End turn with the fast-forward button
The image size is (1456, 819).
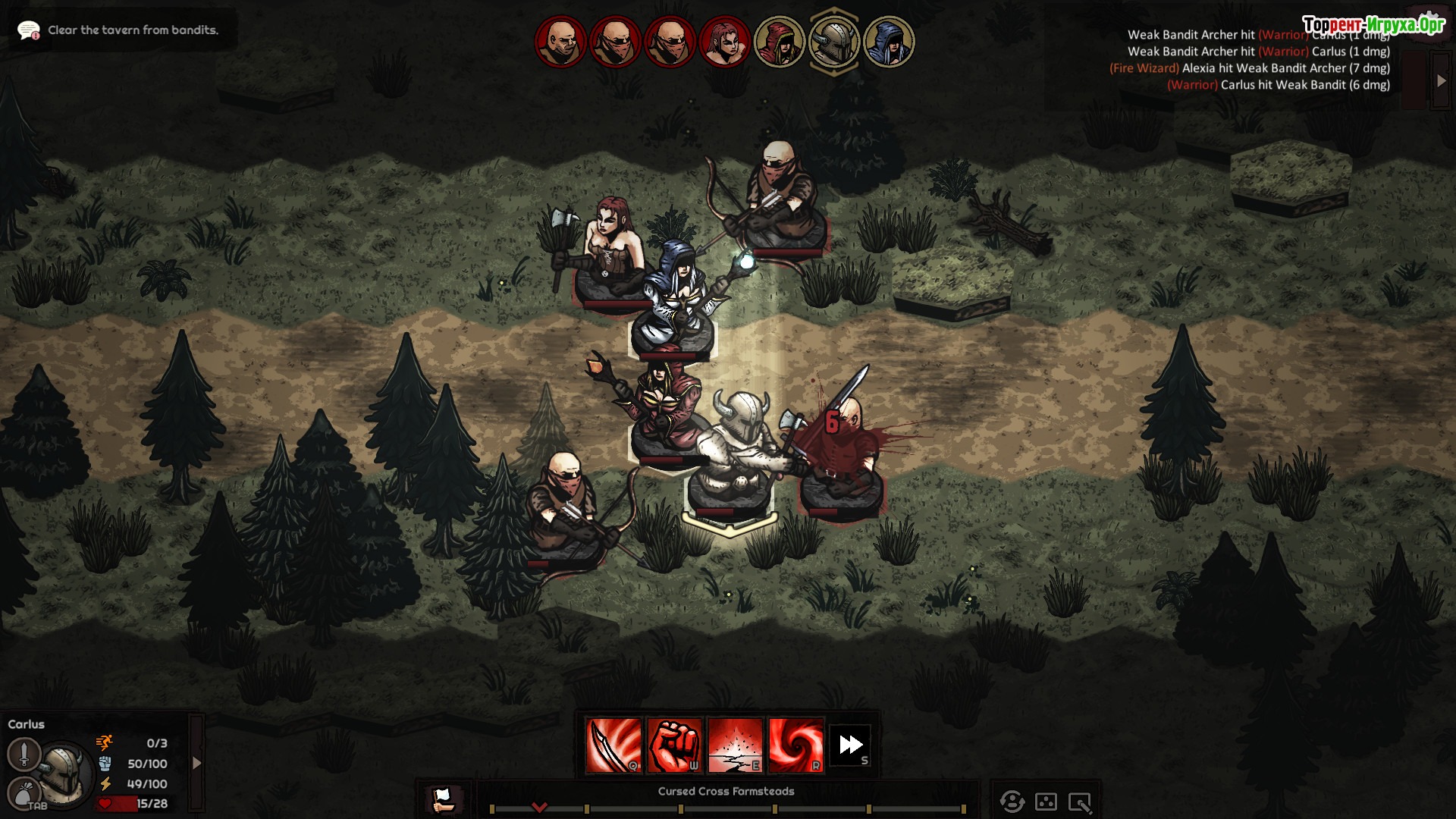(850, 745)
